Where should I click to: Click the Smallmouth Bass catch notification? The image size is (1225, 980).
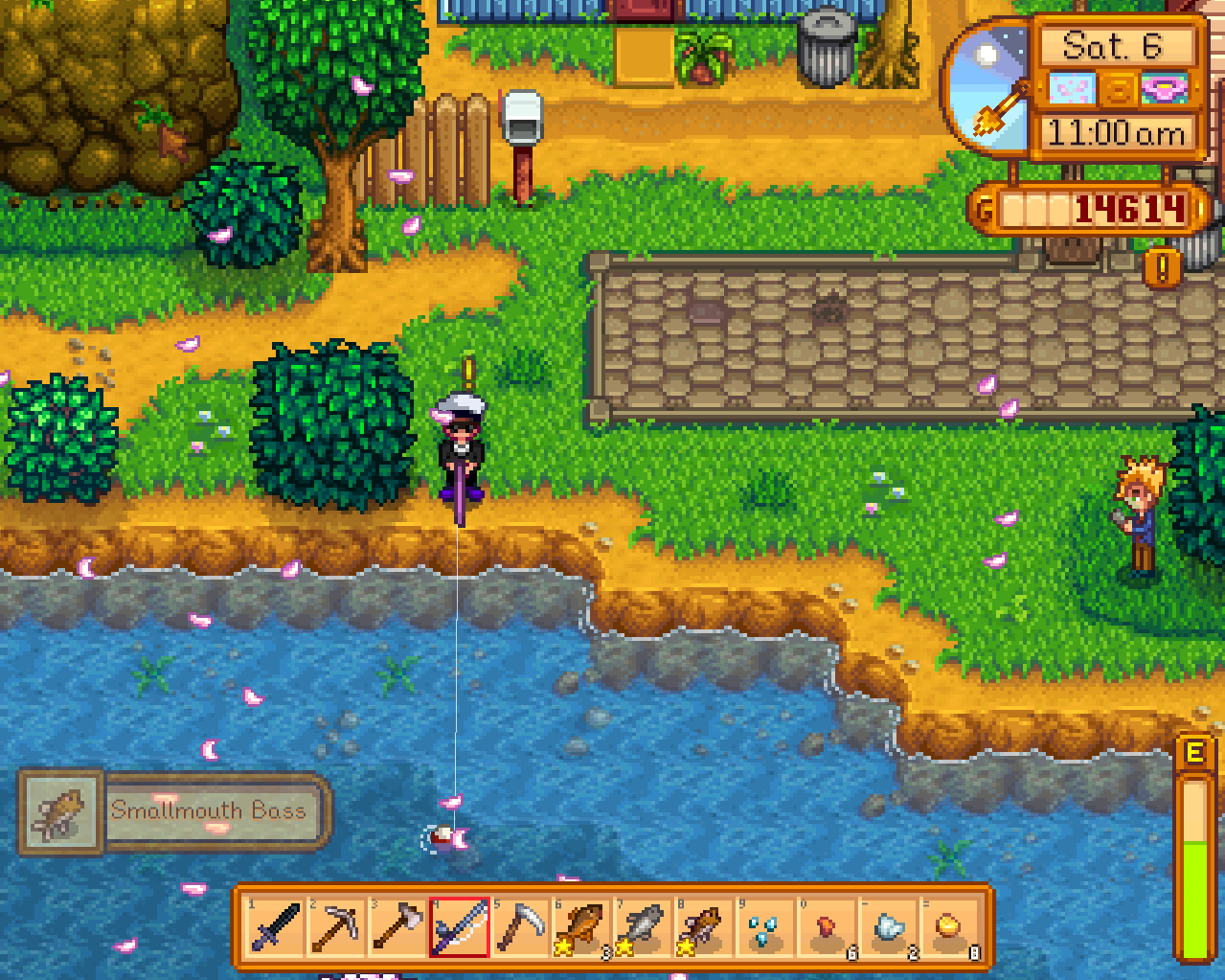click(174, 811)
